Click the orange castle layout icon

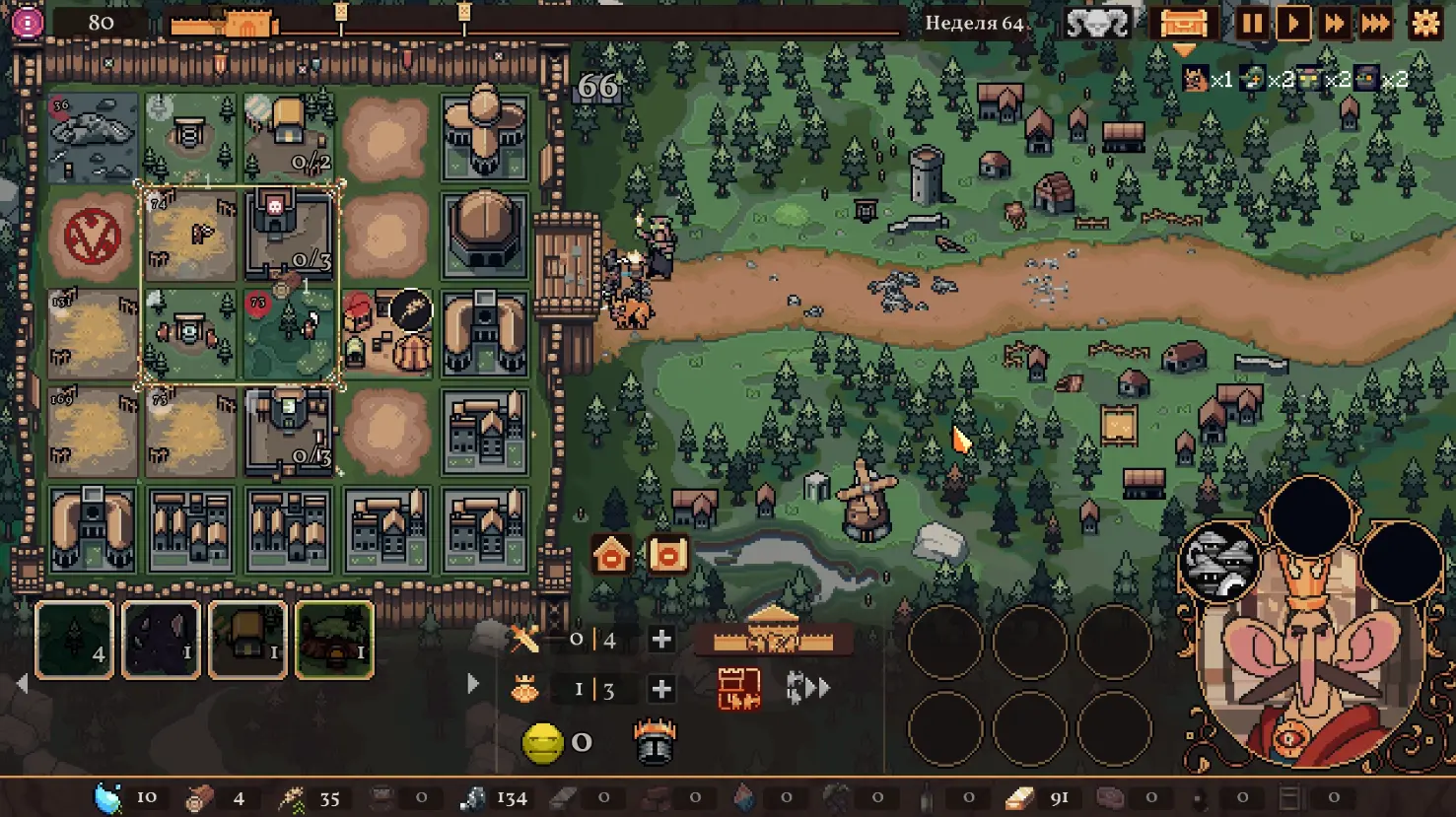click(x=738, y=688)
